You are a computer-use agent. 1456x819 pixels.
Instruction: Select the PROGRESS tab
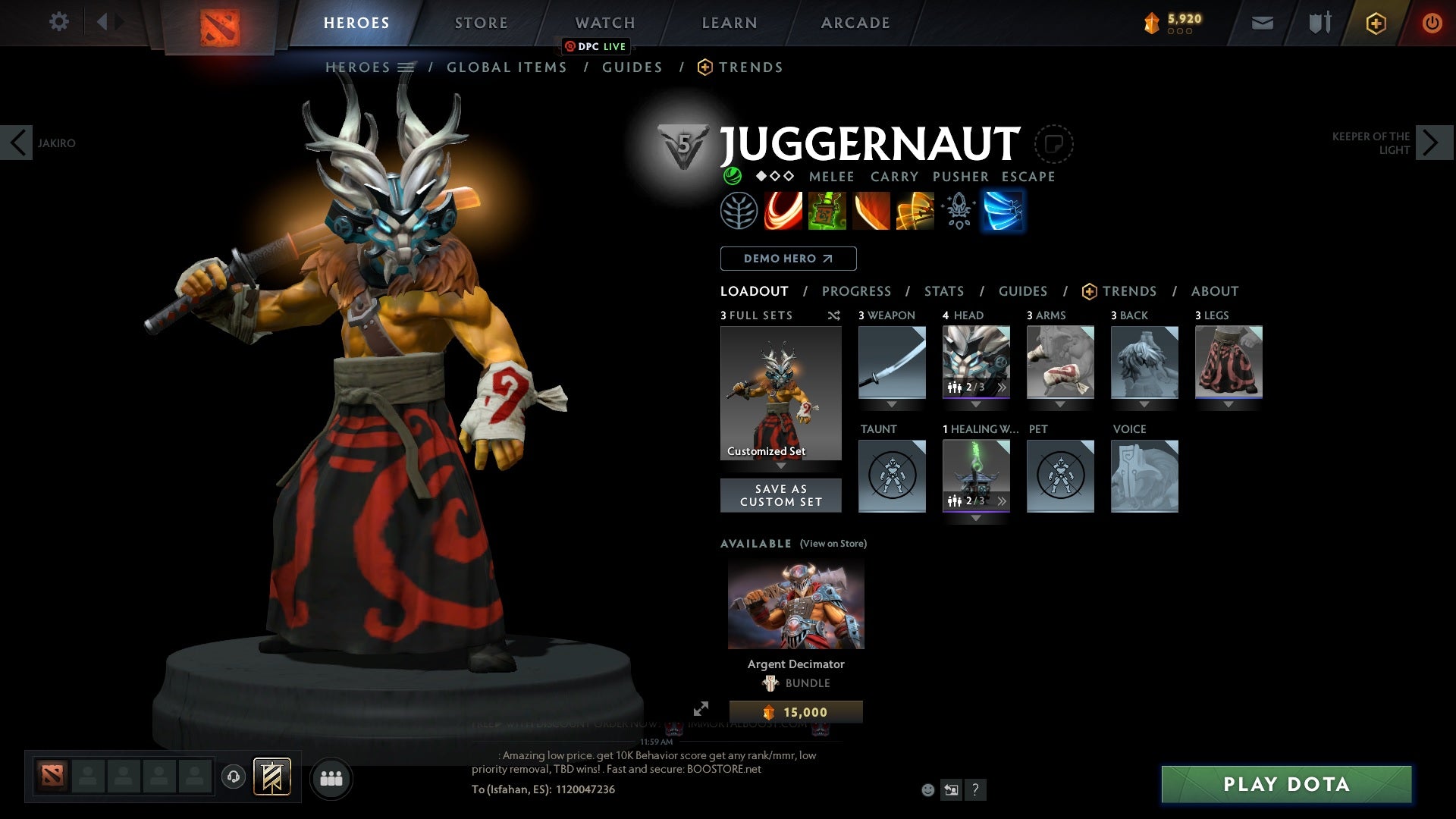[x=857, y=290]
